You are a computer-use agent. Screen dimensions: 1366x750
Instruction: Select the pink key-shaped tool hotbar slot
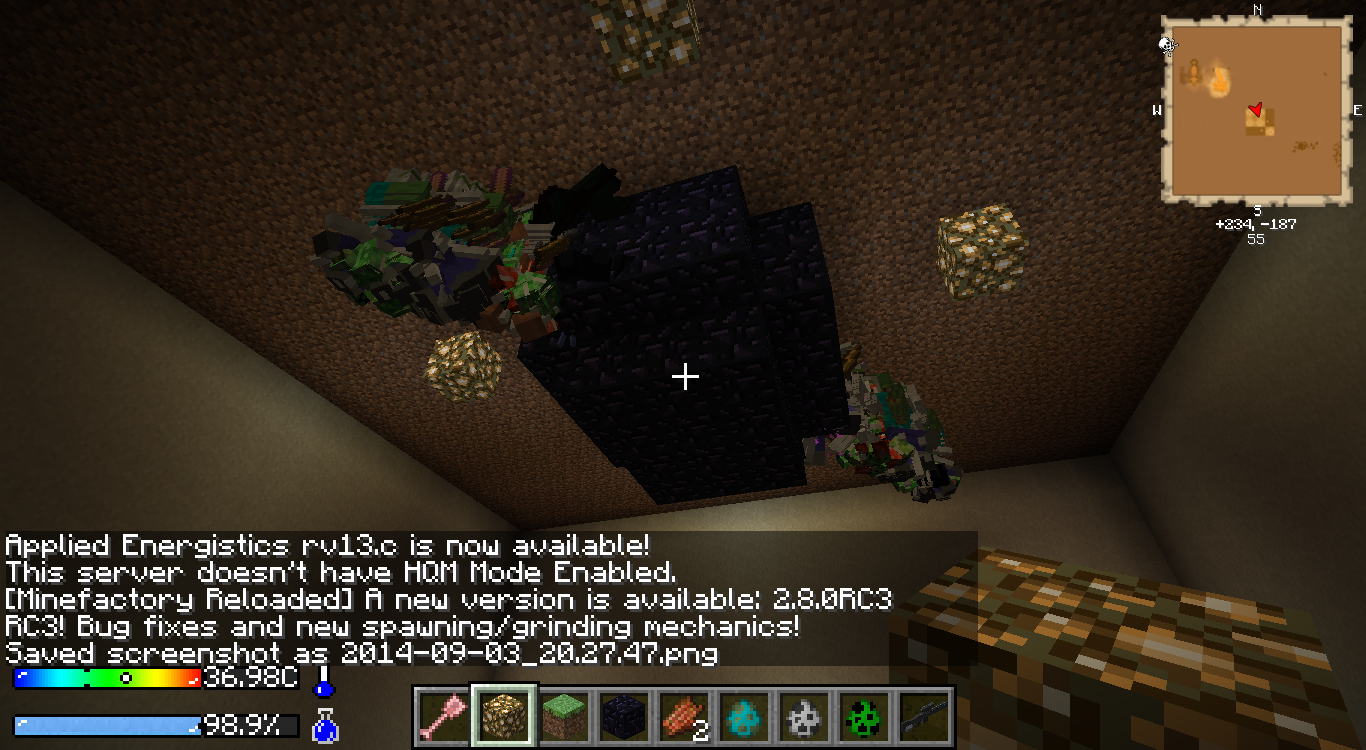pos(444,716)
